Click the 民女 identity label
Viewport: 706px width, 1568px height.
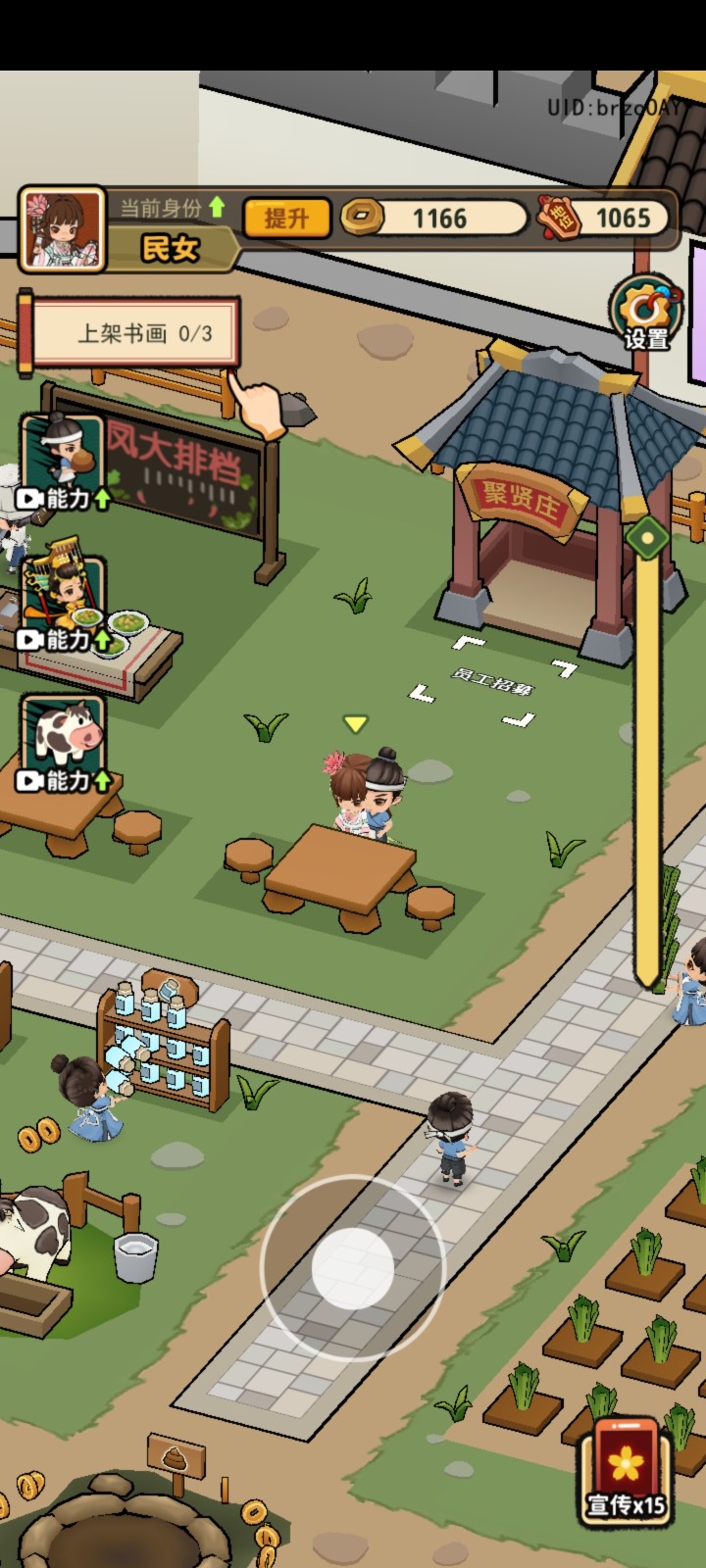[x=171, y=249]
